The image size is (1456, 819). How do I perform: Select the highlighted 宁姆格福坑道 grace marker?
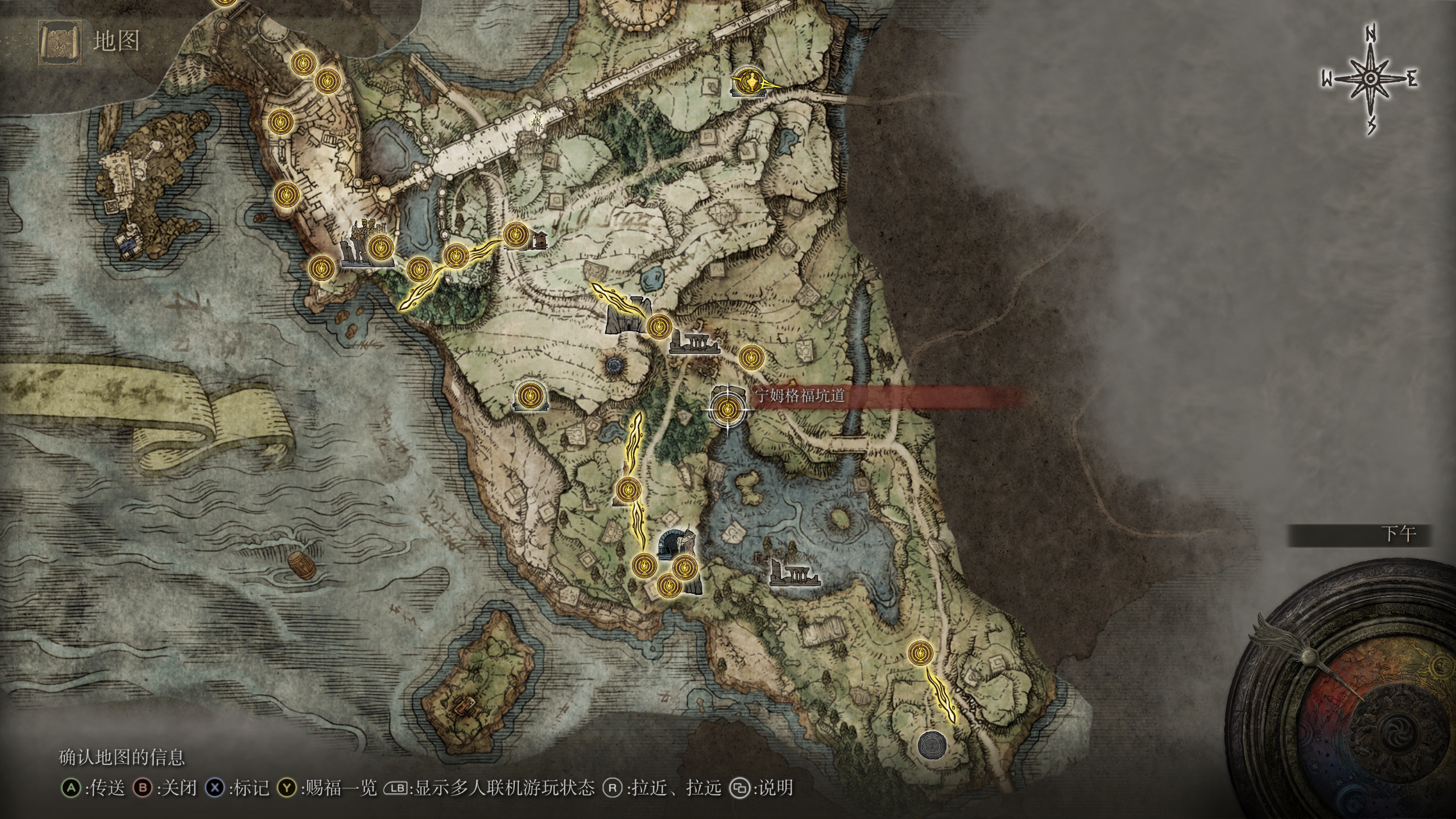pos(727,409)
